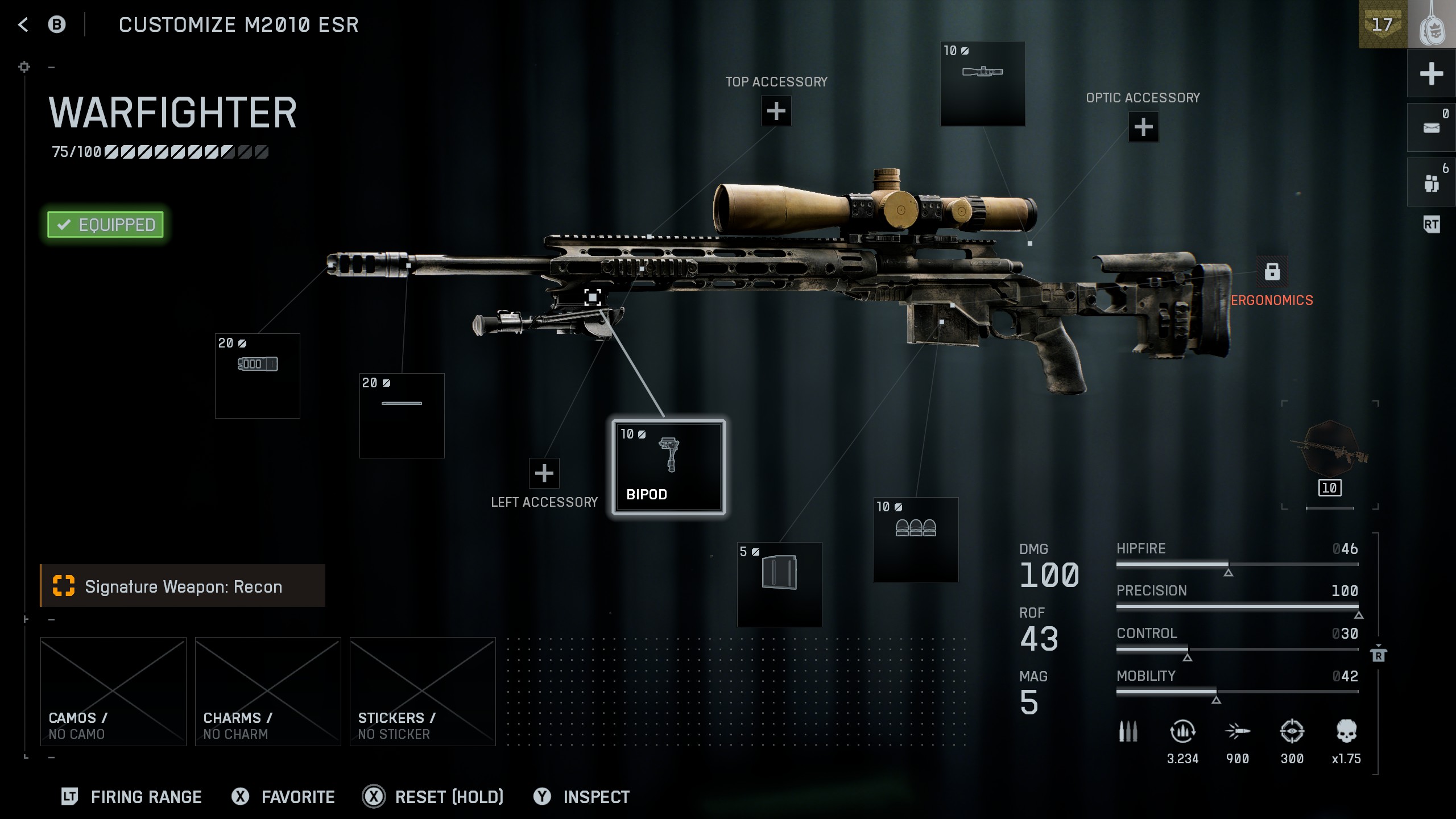The height and width of the screenshot is (819, 1456).
Task: Open the mail inbox icon showing 0 messages
Action: pyautogui.click(x=1431, y=128)
